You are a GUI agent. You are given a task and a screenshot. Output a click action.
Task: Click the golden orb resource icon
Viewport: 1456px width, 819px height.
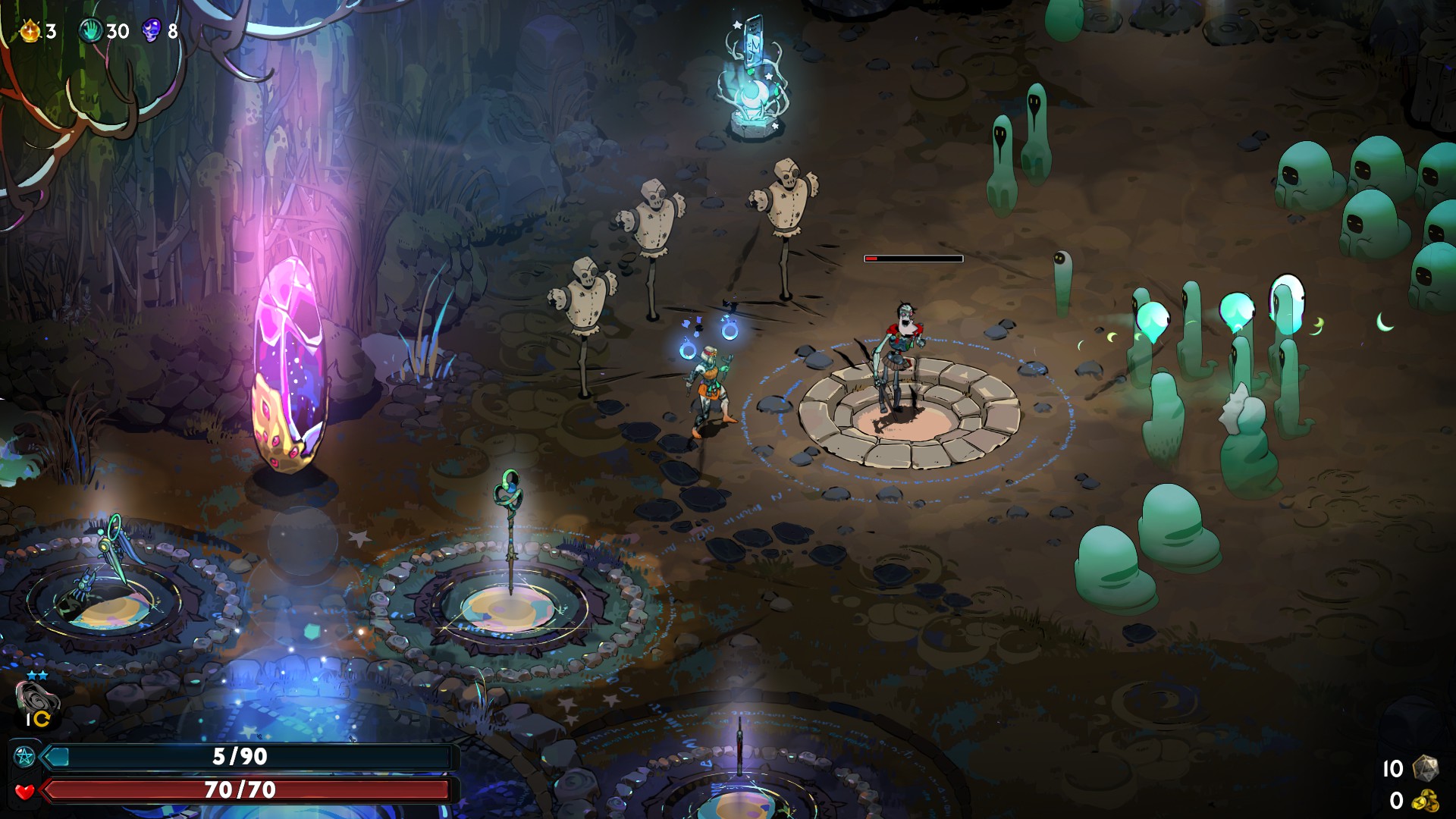click(x=30, y=31)
